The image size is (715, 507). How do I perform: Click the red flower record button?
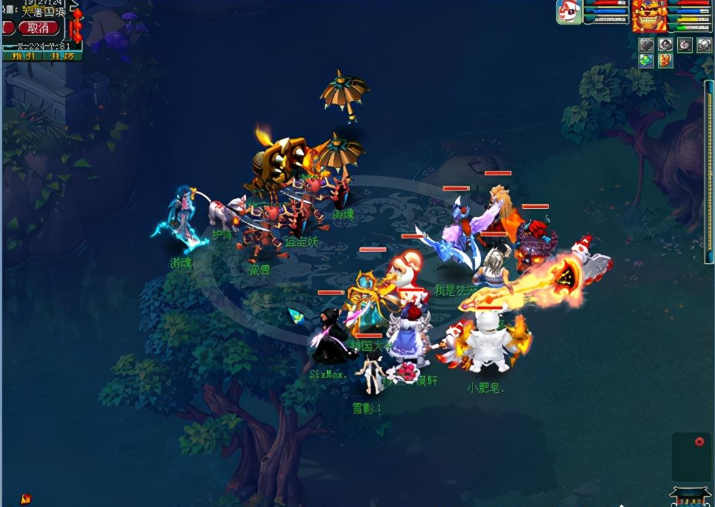pyautogui.click(x=699, y=441)
